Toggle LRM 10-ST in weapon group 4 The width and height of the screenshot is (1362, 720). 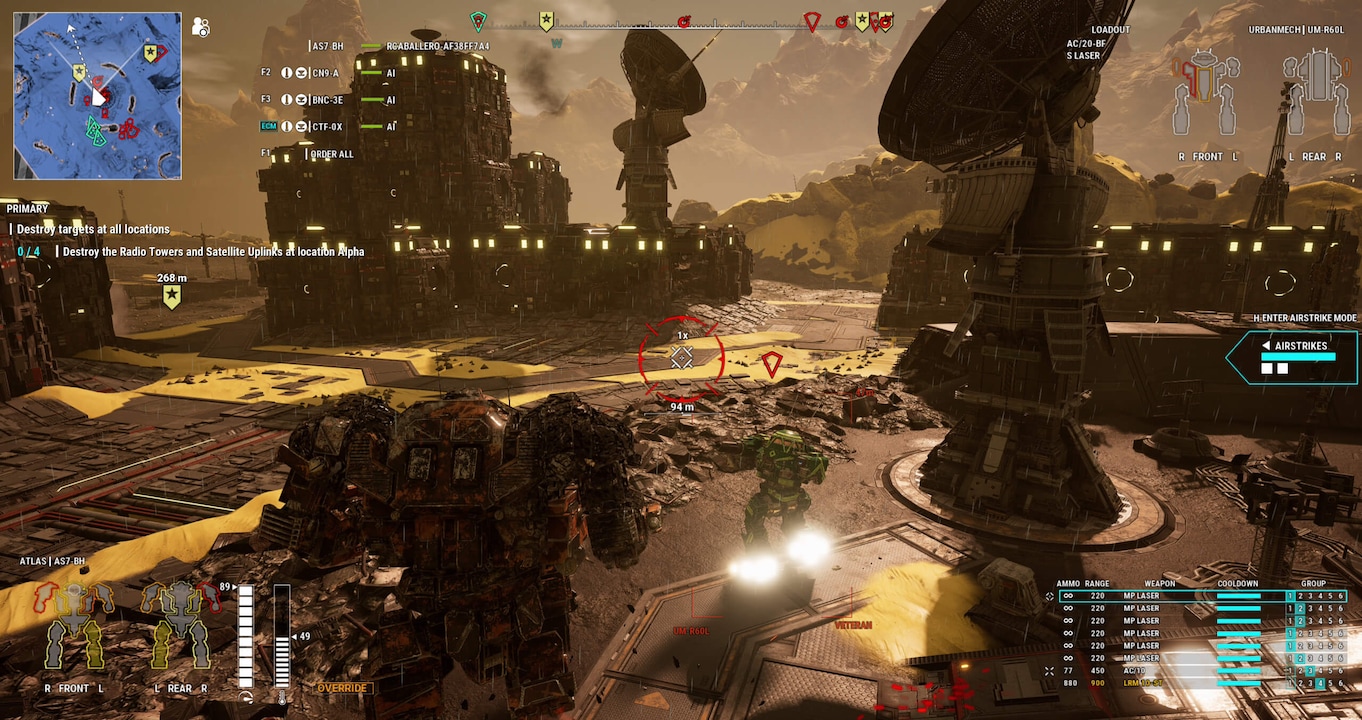[x=1321, y=683]
